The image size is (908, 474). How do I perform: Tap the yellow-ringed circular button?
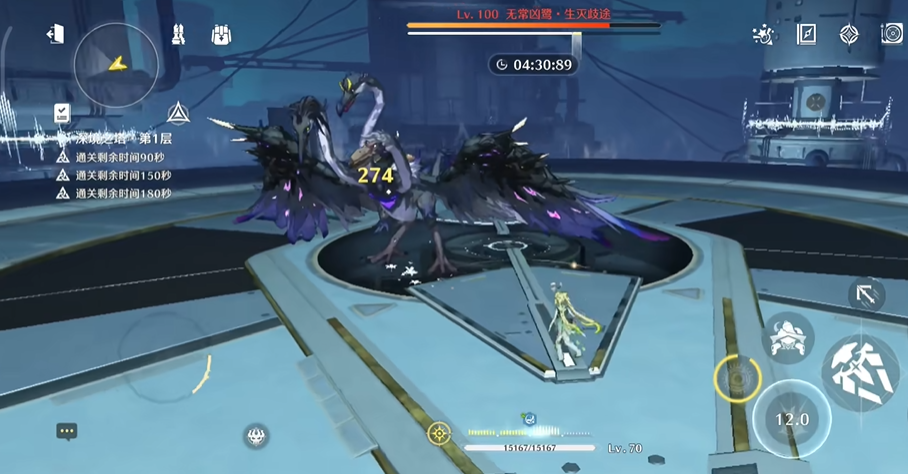pyautogui.click(x=737, y=379)
